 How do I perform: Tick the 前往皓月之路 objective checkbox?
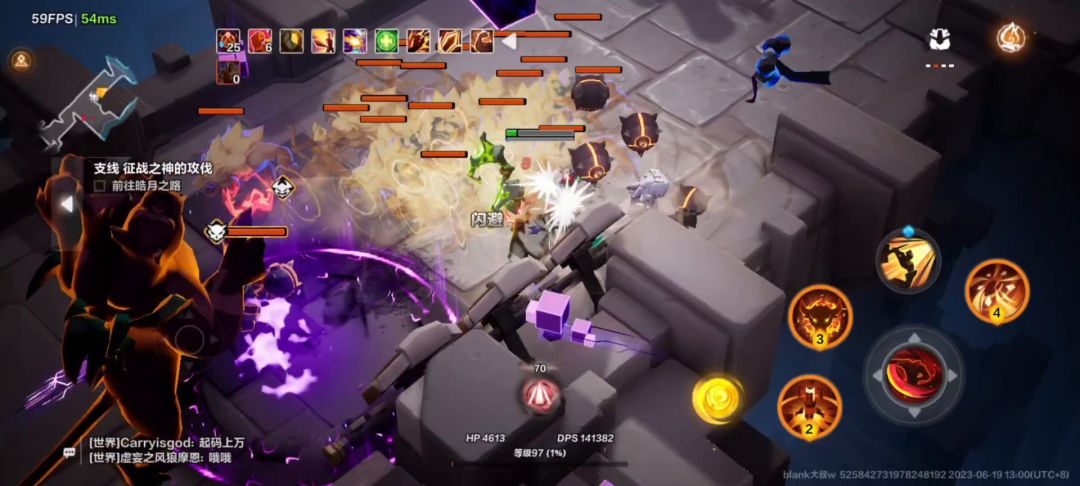tap(100, 185)
